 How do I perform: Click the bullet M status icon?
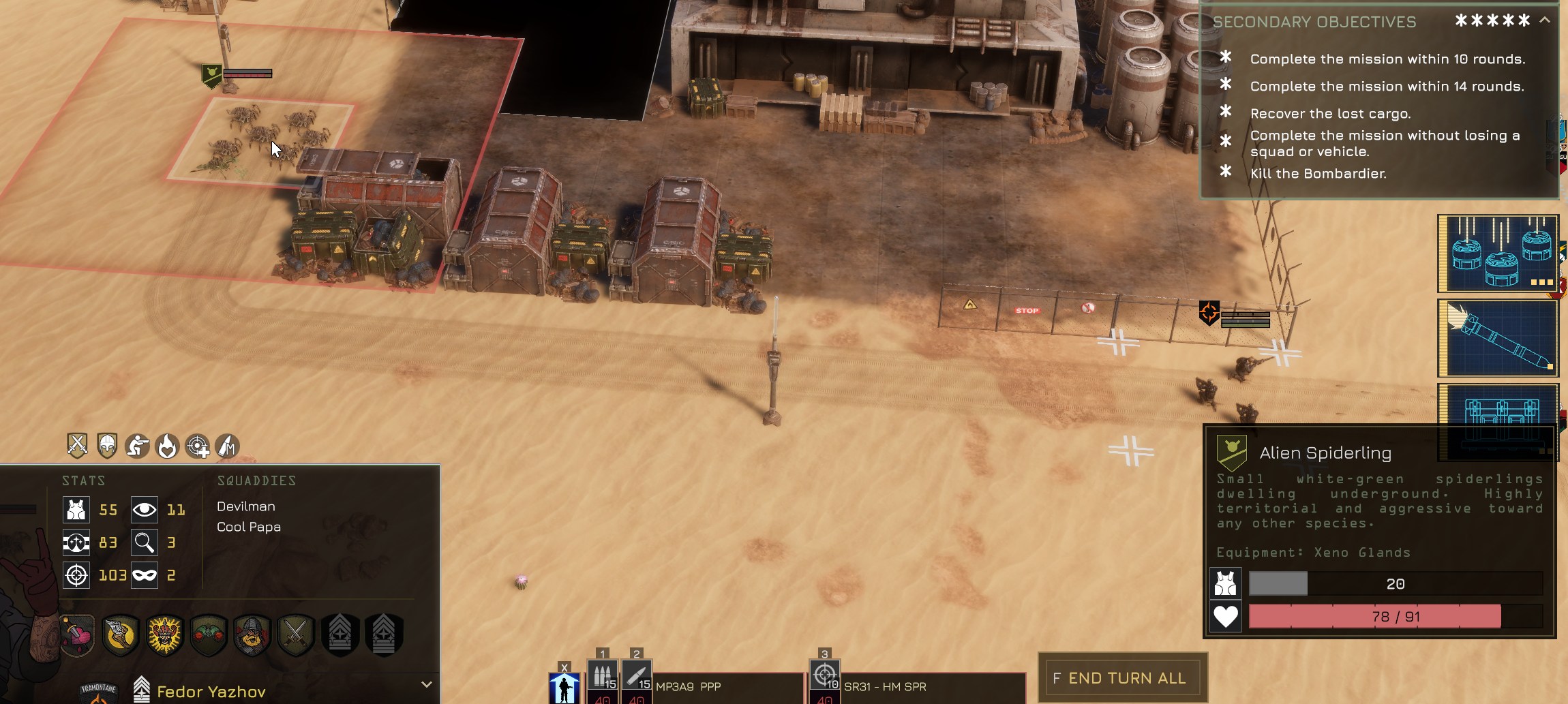pos(227,446)
